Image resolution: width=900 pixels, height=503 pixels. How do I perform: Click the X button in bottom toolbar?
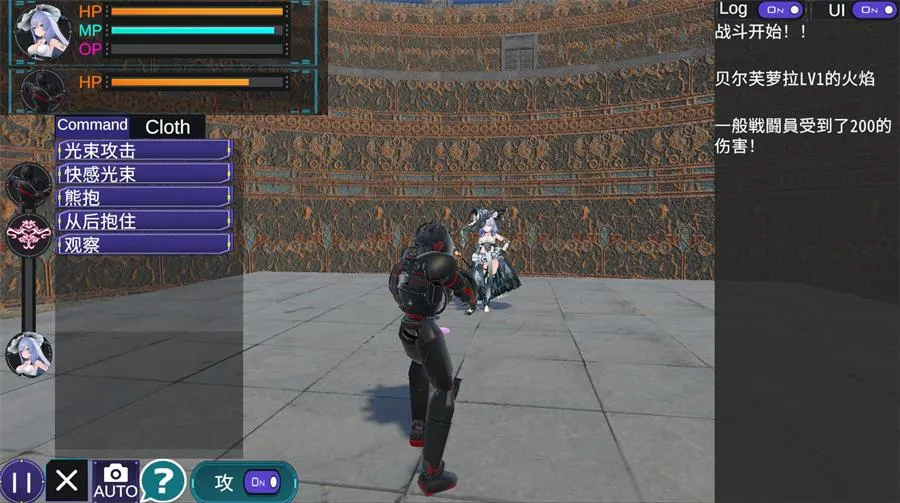(x=67, y=481)
